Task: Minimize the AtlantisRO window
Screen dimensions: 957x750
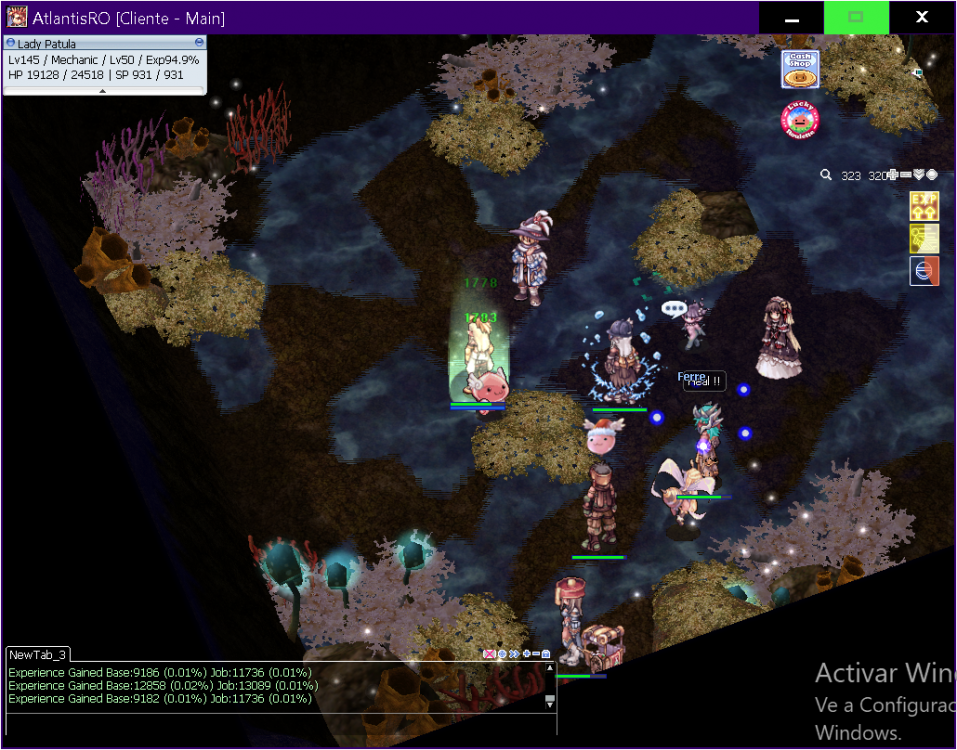Action: pyautogui.click(x=791, y=18)
